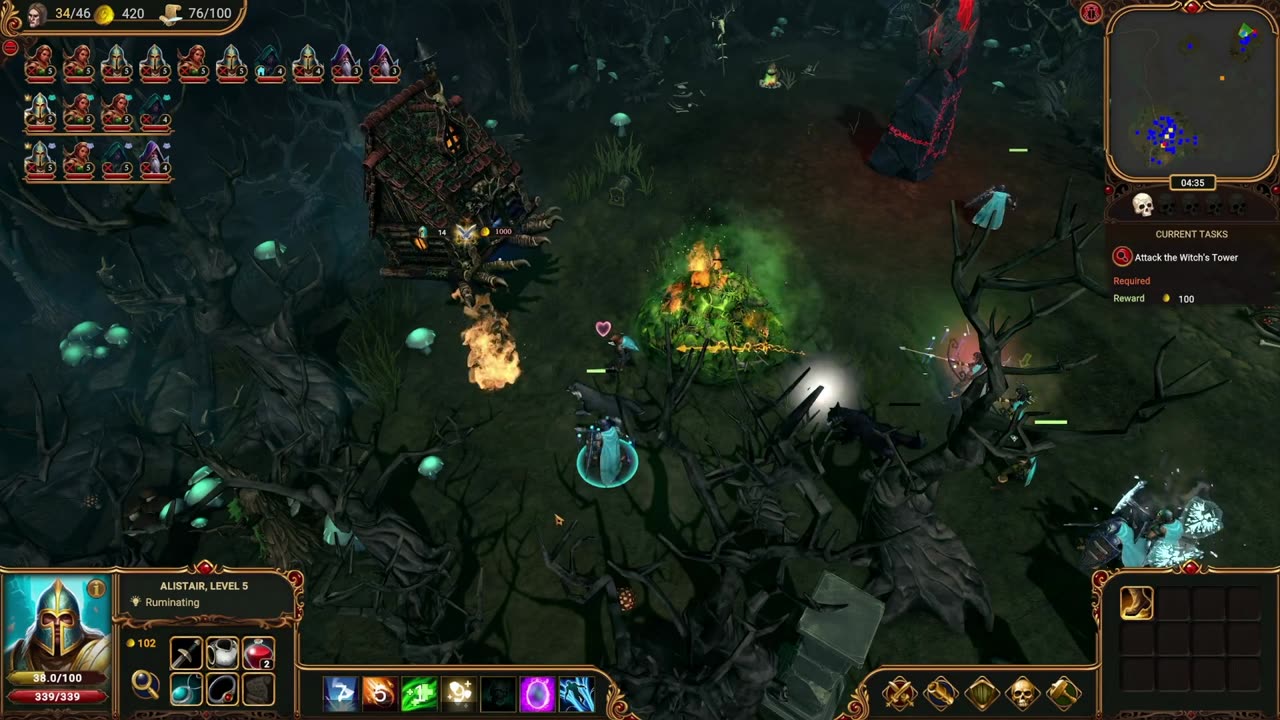The width and height of the screenshot is (1280, 720).
Task: Select the golden boot item slot
Action: [1137, 603]
